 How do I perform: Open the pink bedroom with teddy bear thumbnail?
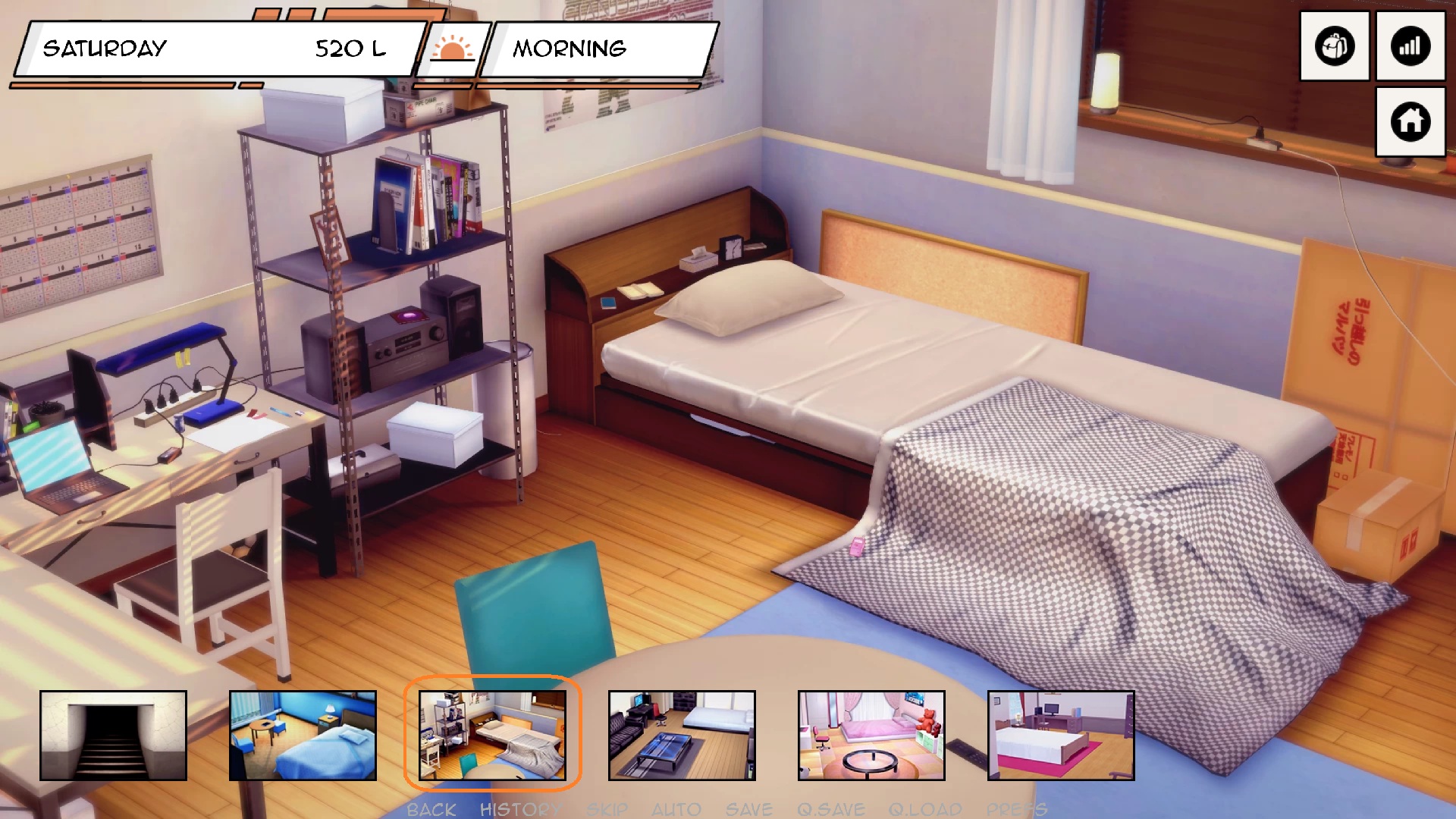tap(871, 735)
